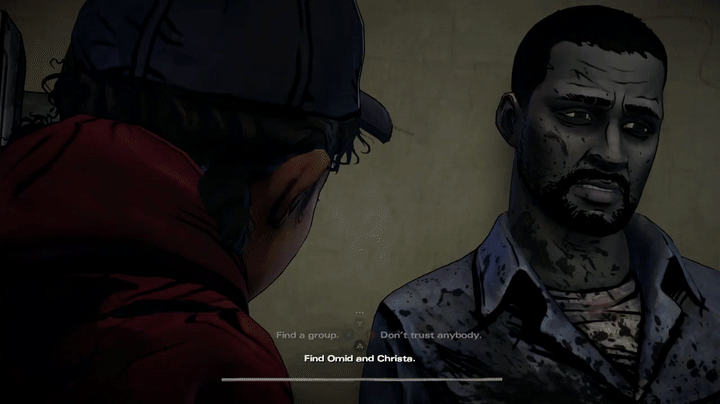The image size is (720, 404).
Task: Pick the "Find Omid and Christa." response
Action: pos(359,357)
